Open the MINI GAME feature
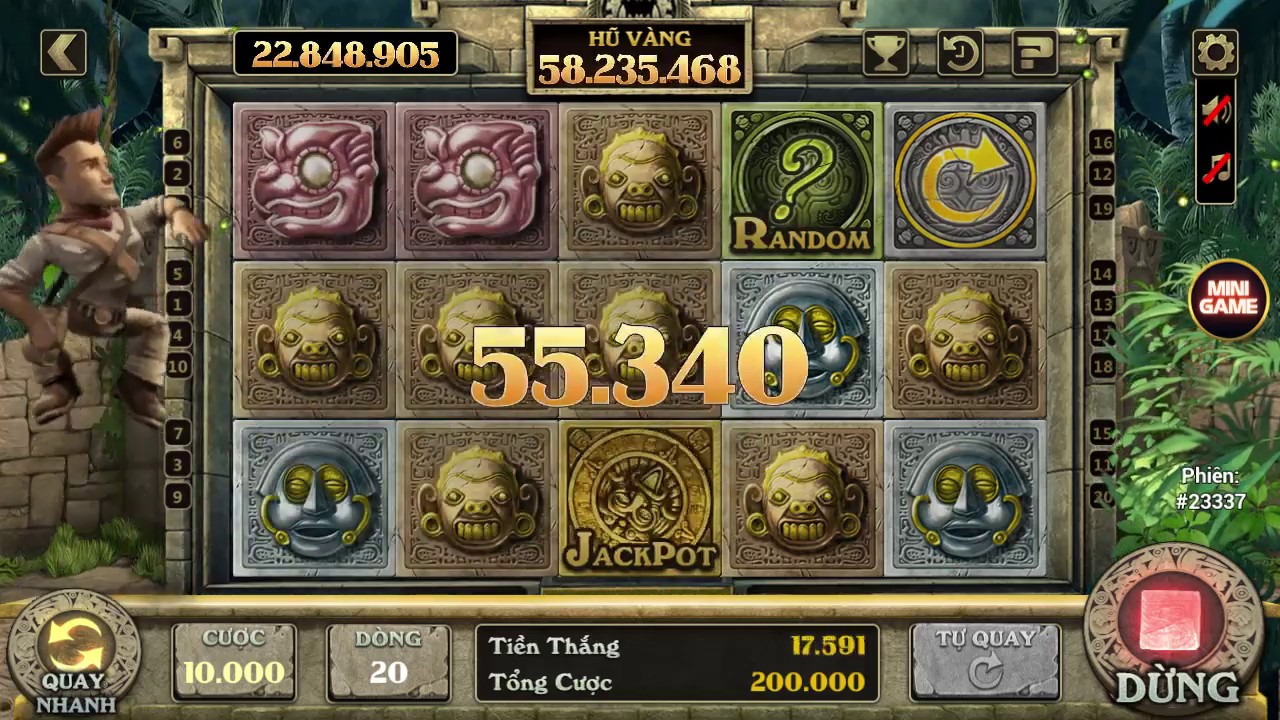Screen dimensions: 1280x720 1228,297
